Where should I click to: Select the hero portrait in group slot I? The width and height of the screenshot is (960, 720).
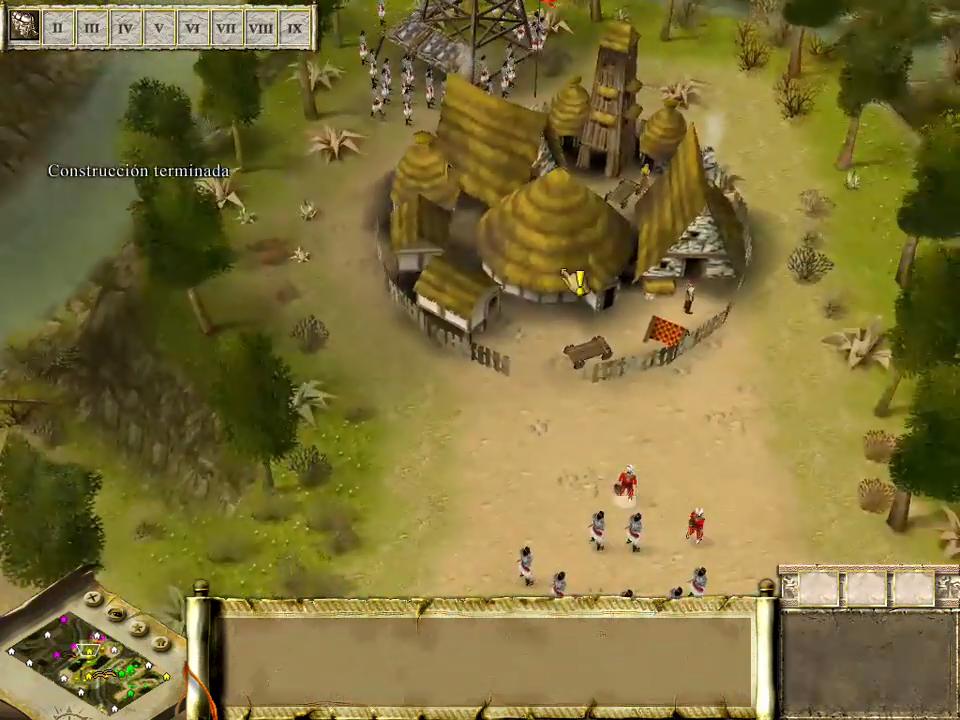(x=24, y=26)
